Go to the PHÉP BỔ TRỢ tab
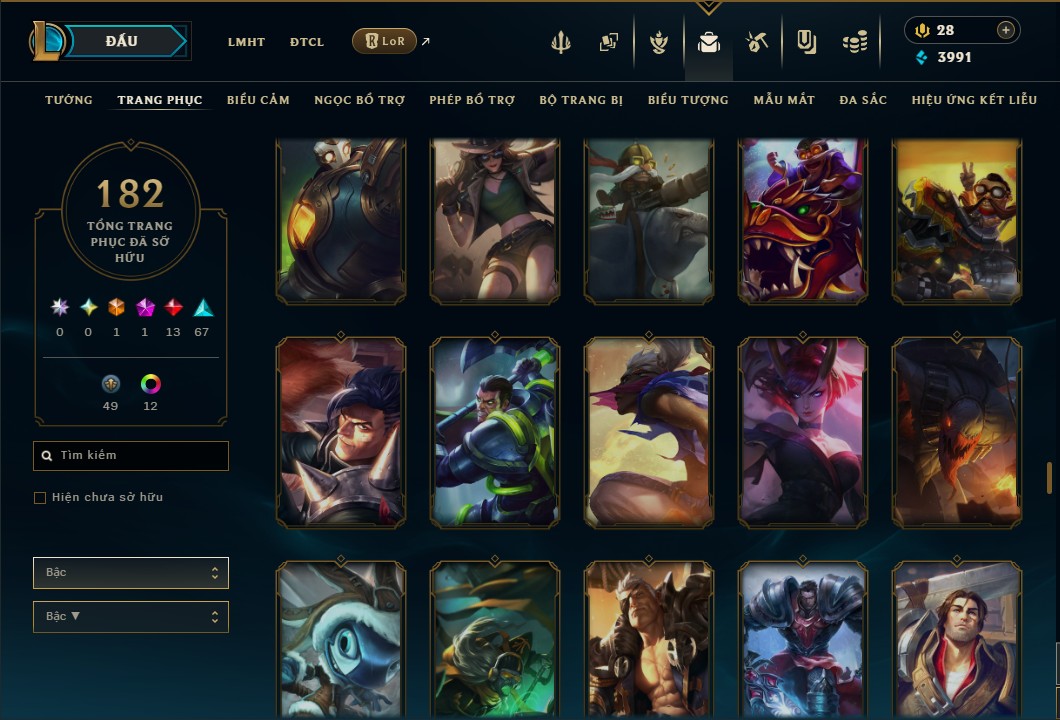The height and width of the screenshot is (720, 1060). click(x=472, y=100)
